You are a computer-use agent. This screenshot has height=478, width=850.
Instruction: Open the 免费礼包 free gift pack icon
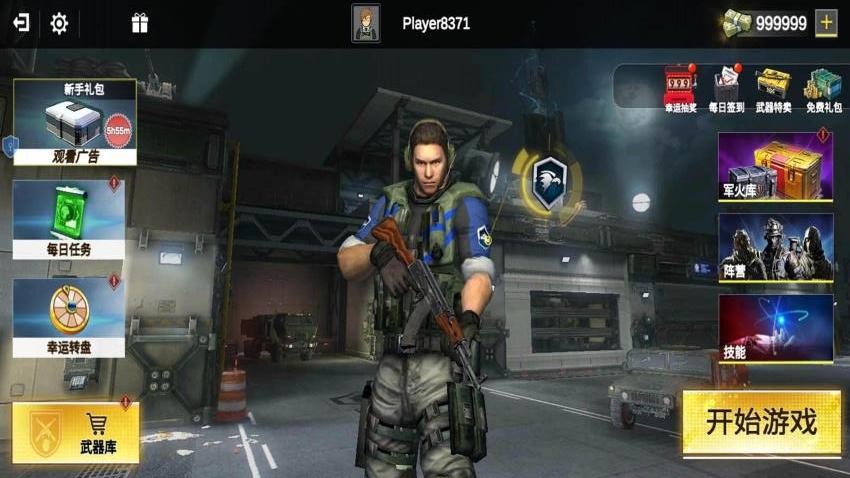[x=822, y=88]
